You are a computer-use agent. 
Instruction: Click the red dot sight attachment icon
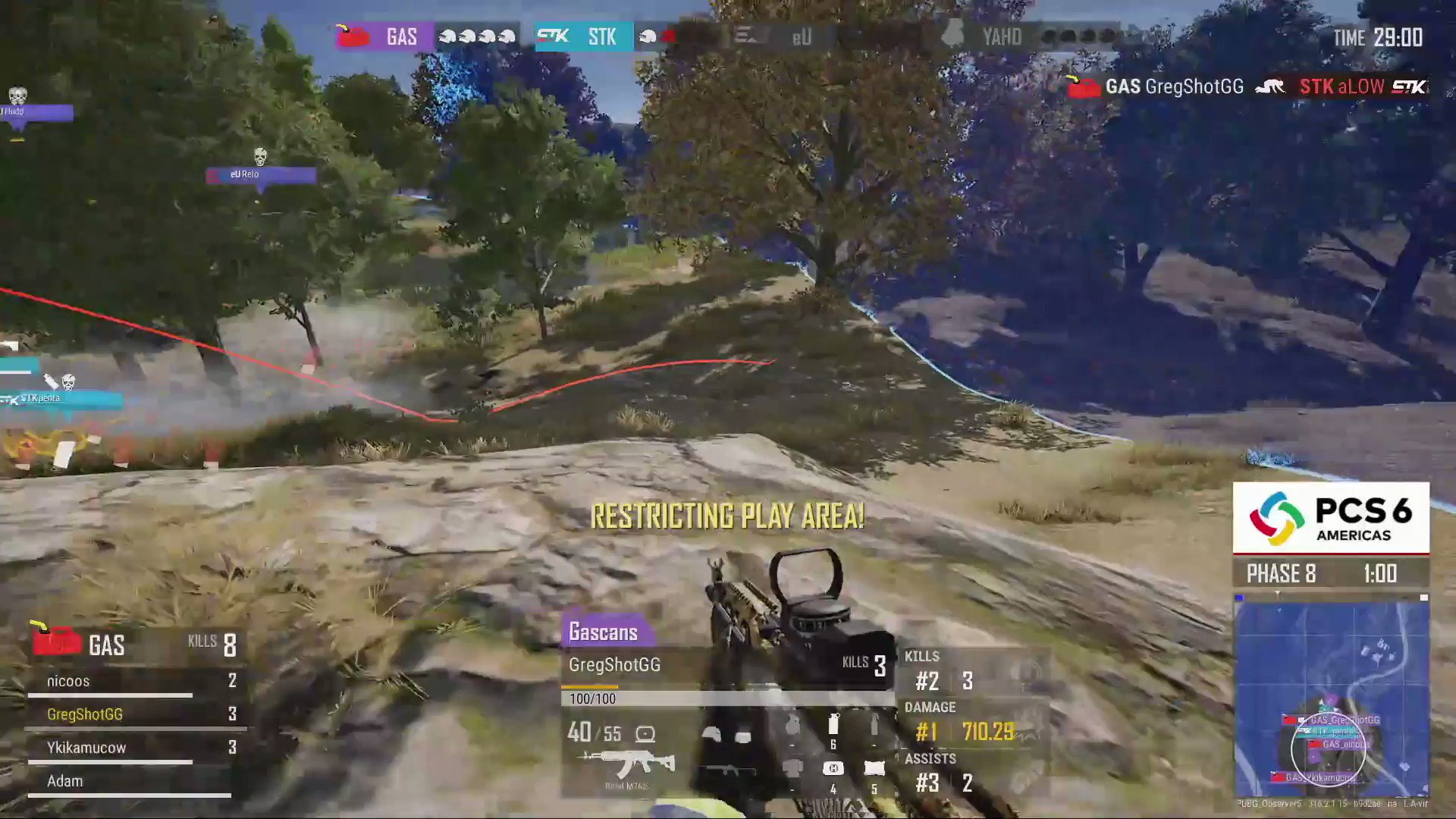645,733
